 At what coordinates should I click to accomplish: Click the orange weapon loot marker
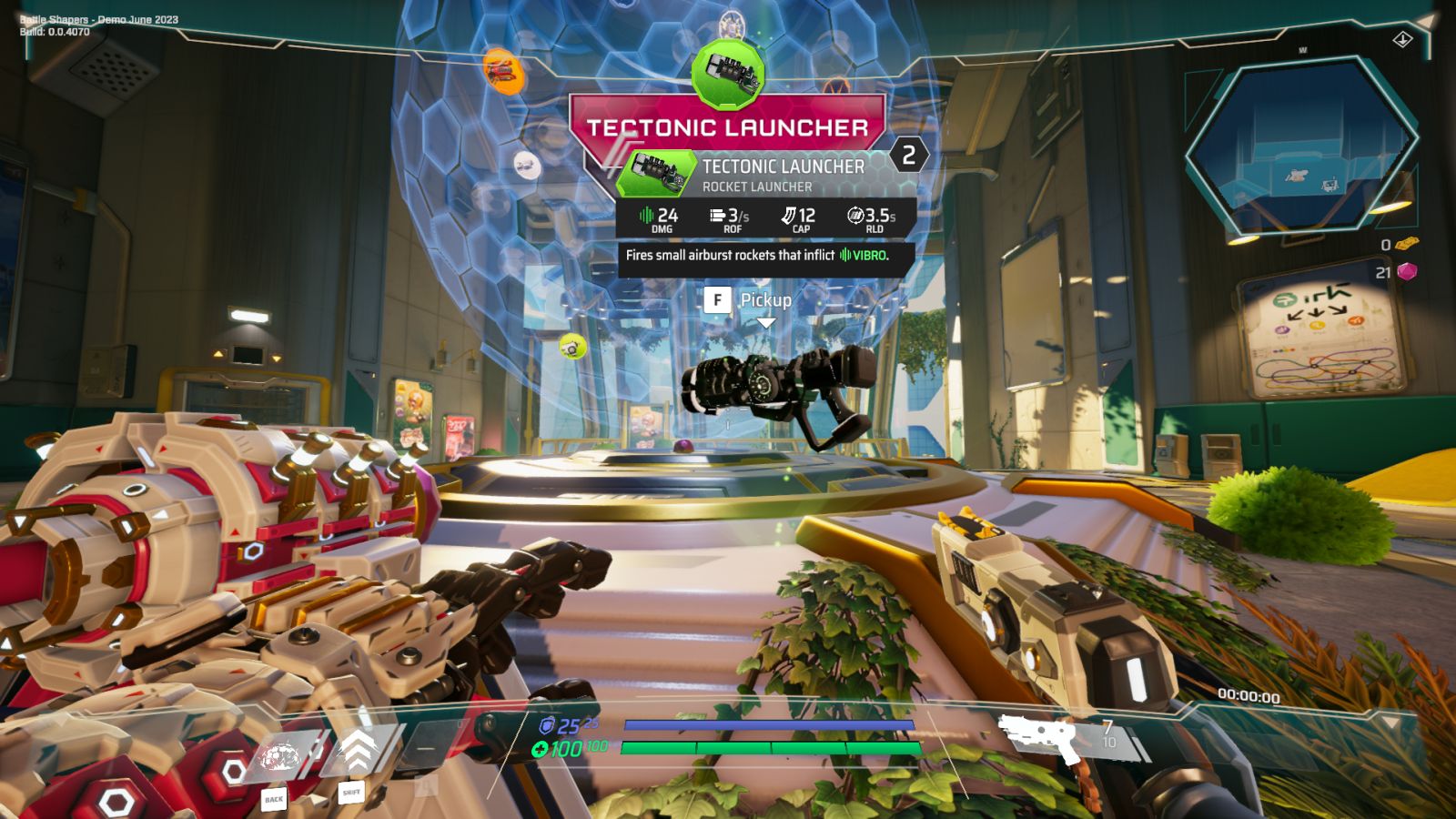(501, 70)
